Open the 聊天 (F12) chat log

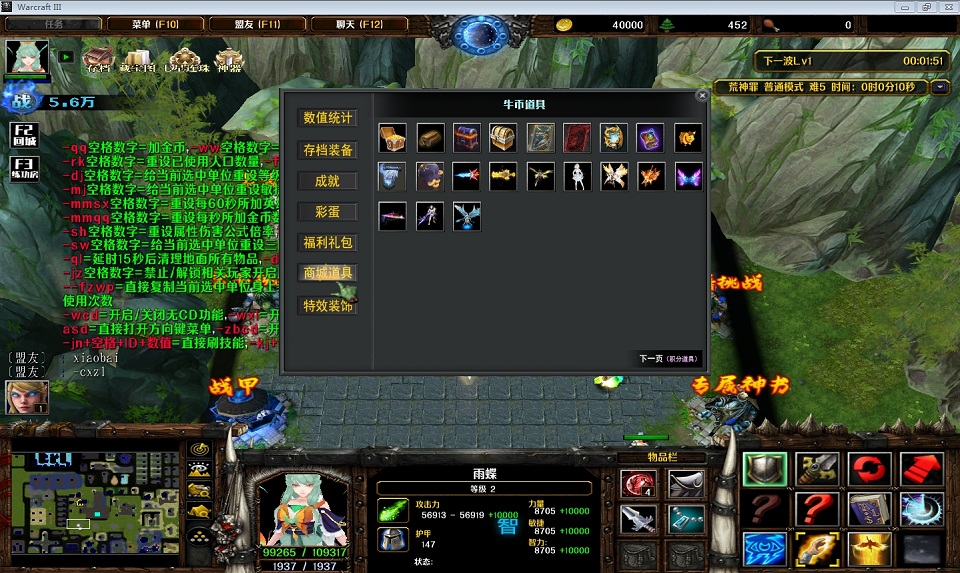pos(358,24)
